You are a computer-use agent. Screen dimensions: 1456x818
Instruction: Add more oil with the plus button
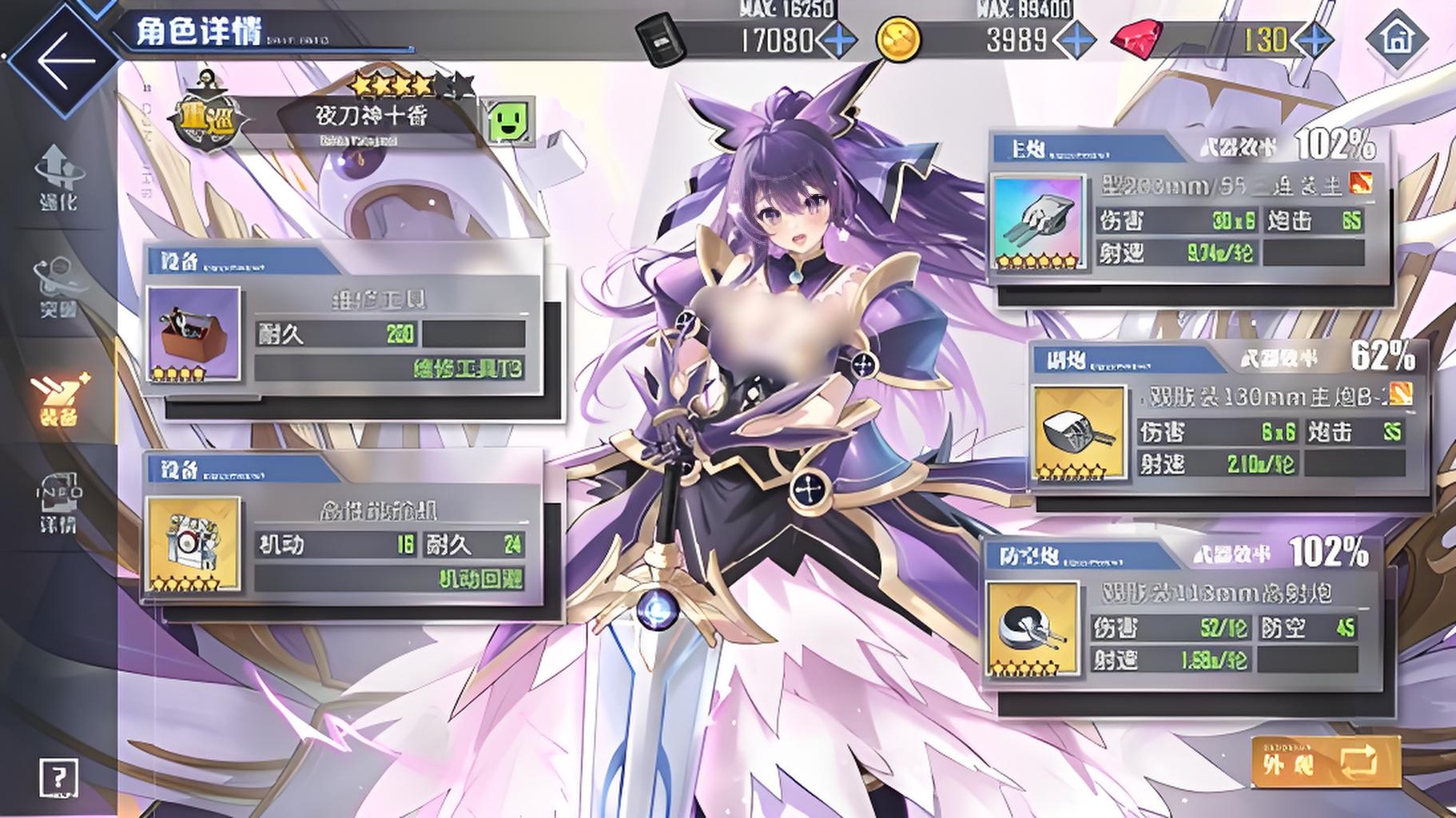[x=837, y=40]
